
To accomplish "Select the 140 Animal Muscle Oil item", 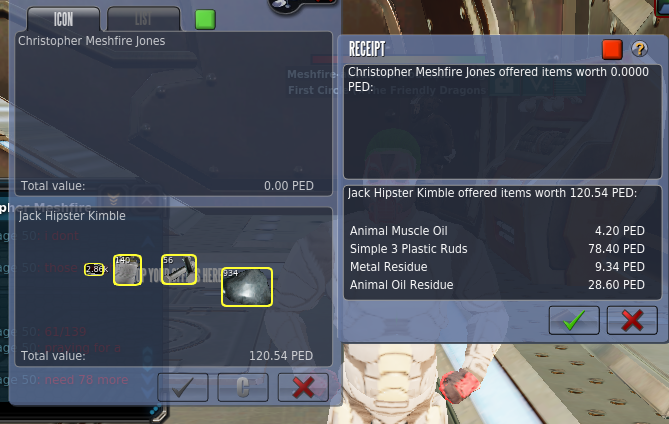I will point(127,270).
